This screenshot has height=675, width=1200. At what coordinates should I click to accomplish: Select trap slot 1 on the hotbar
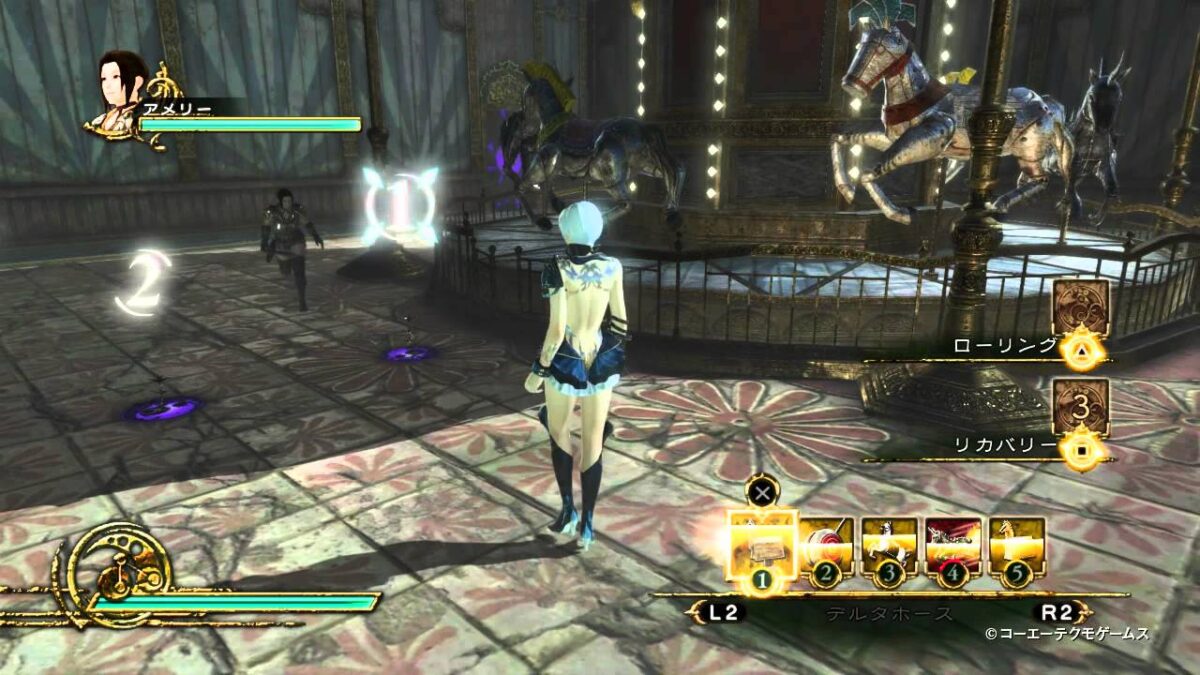tap(761, 546)
